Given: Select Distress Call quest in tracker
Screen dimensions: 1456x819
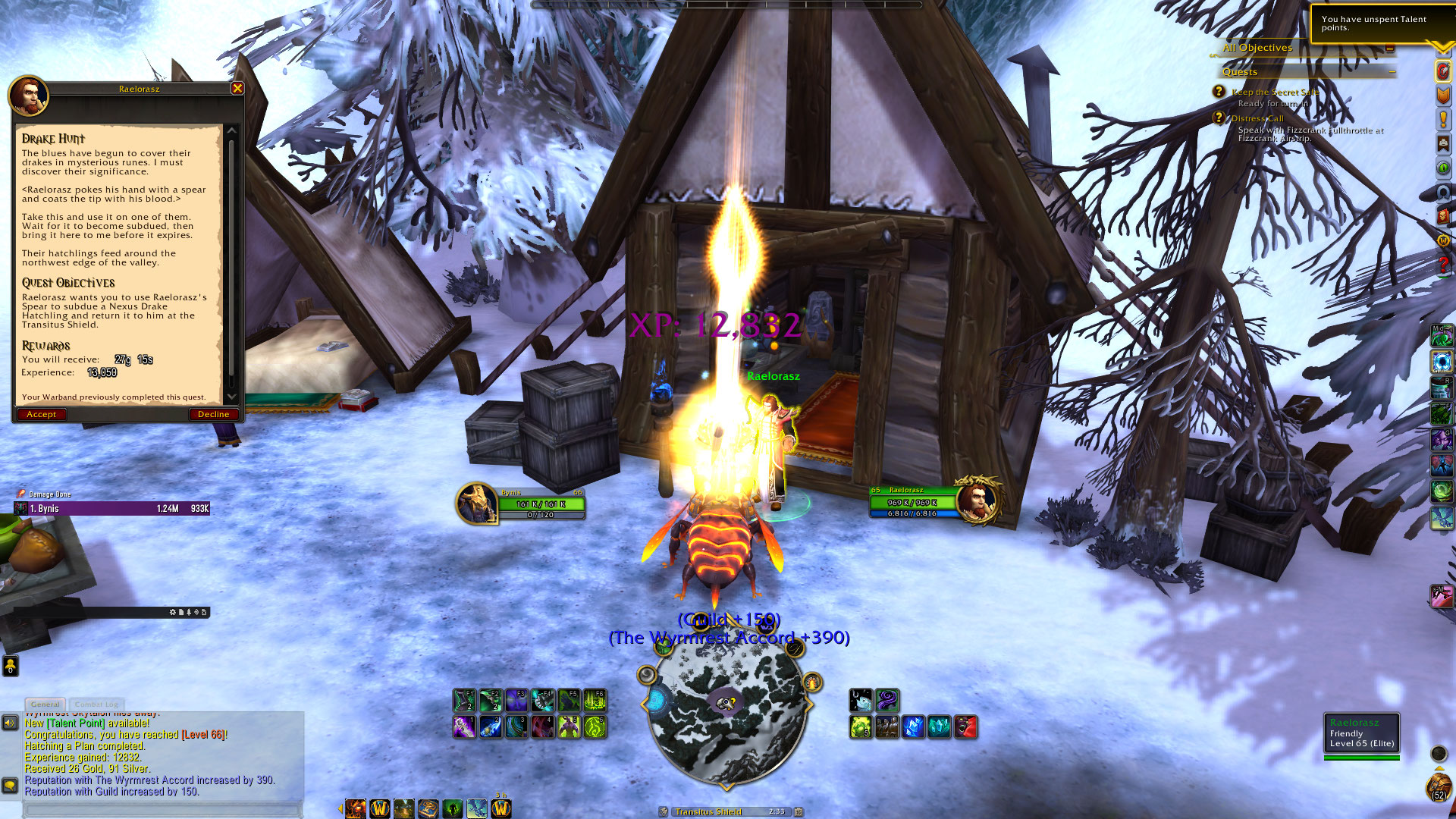Looking at the screenshot, I should [1257, 118].
